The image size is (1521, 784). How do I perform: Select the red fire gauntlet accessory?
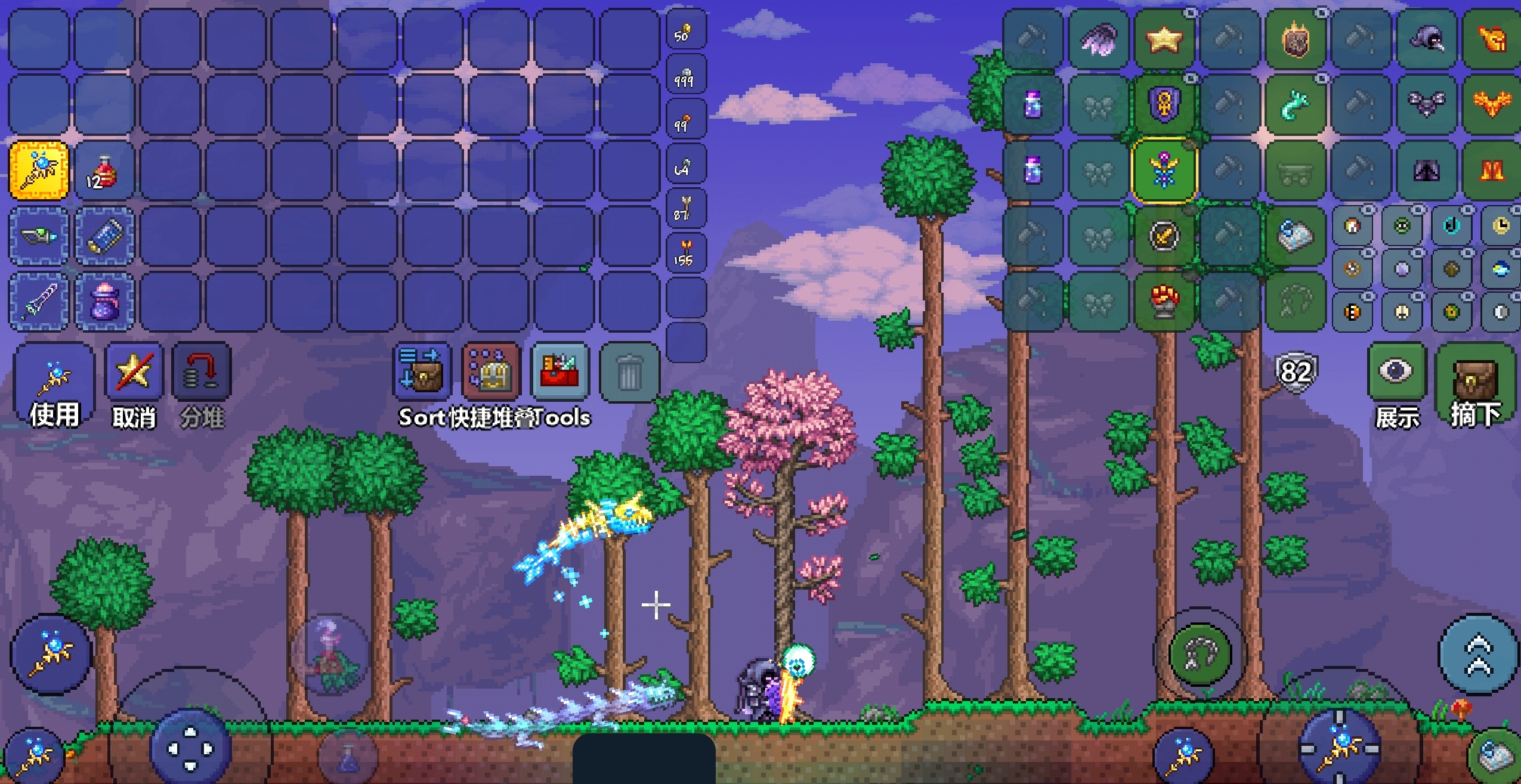pos(1164,300)
